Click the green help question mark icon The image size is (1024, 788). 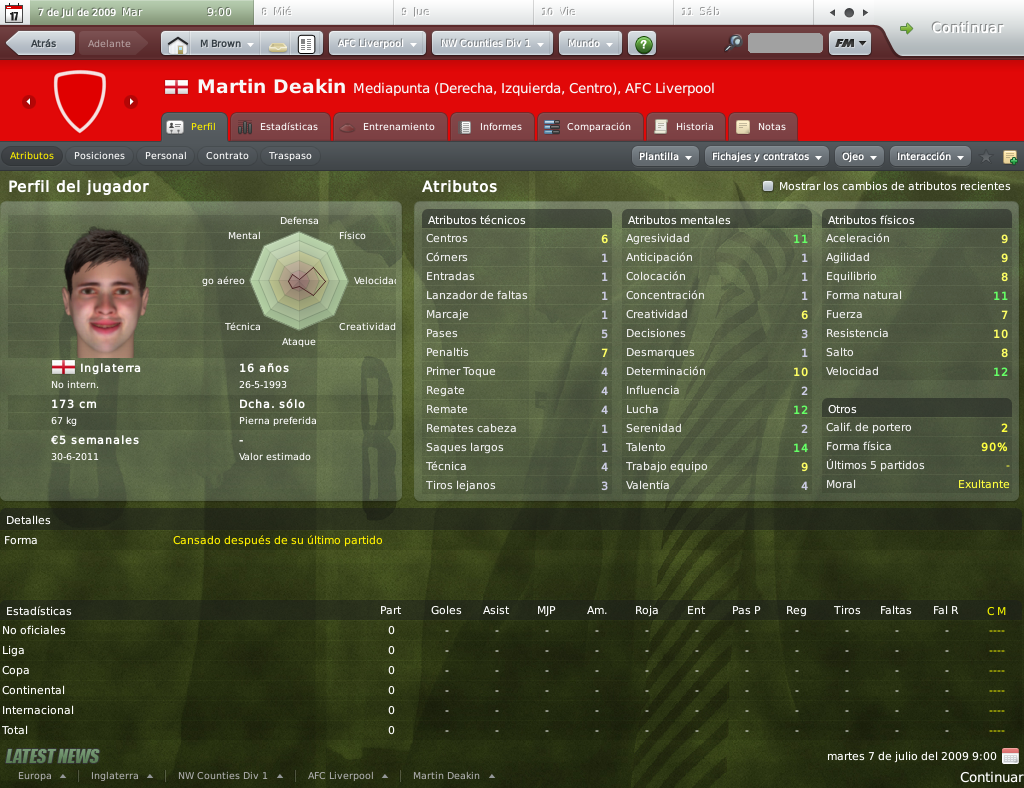(x=644, y=44)
